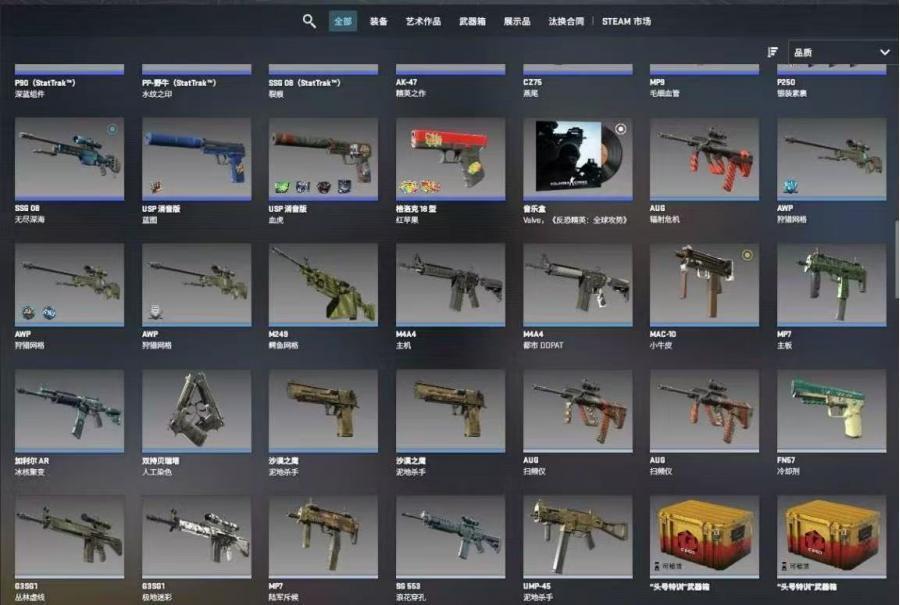Choose the USP 蓝图 pistol skin
Viewport: 900px width, 605px height.
(196, 158)
